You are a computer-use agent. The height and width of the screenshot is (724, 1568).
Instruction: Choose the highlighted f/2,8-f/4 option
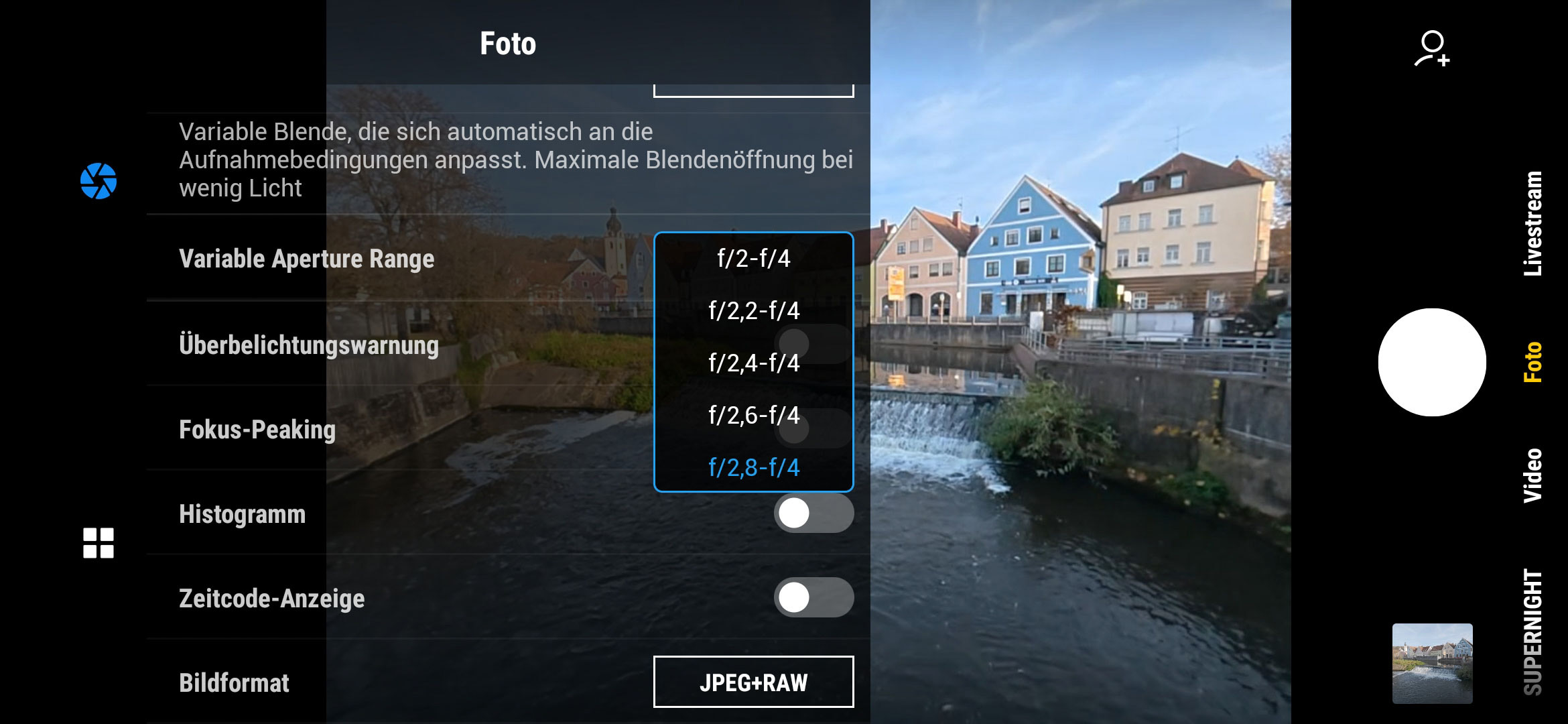click(x=753, y=467)
